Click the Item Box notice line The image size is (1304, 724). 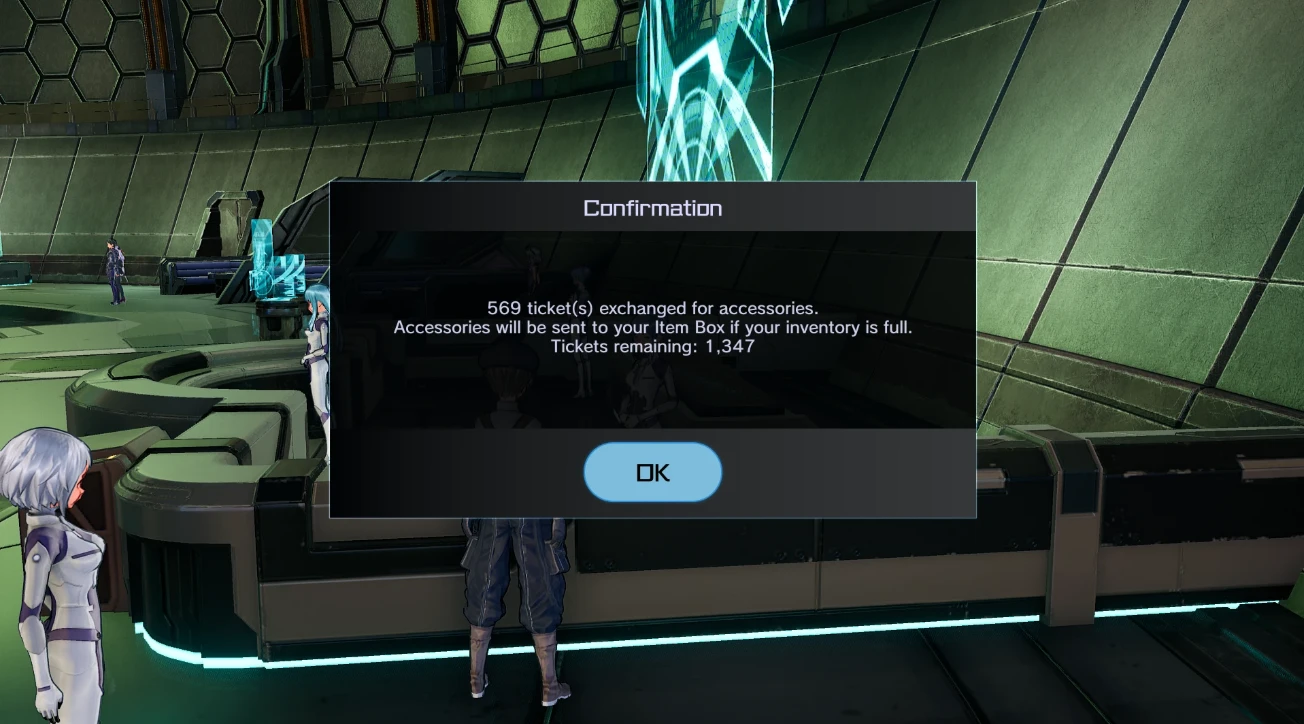pos(652,327)
